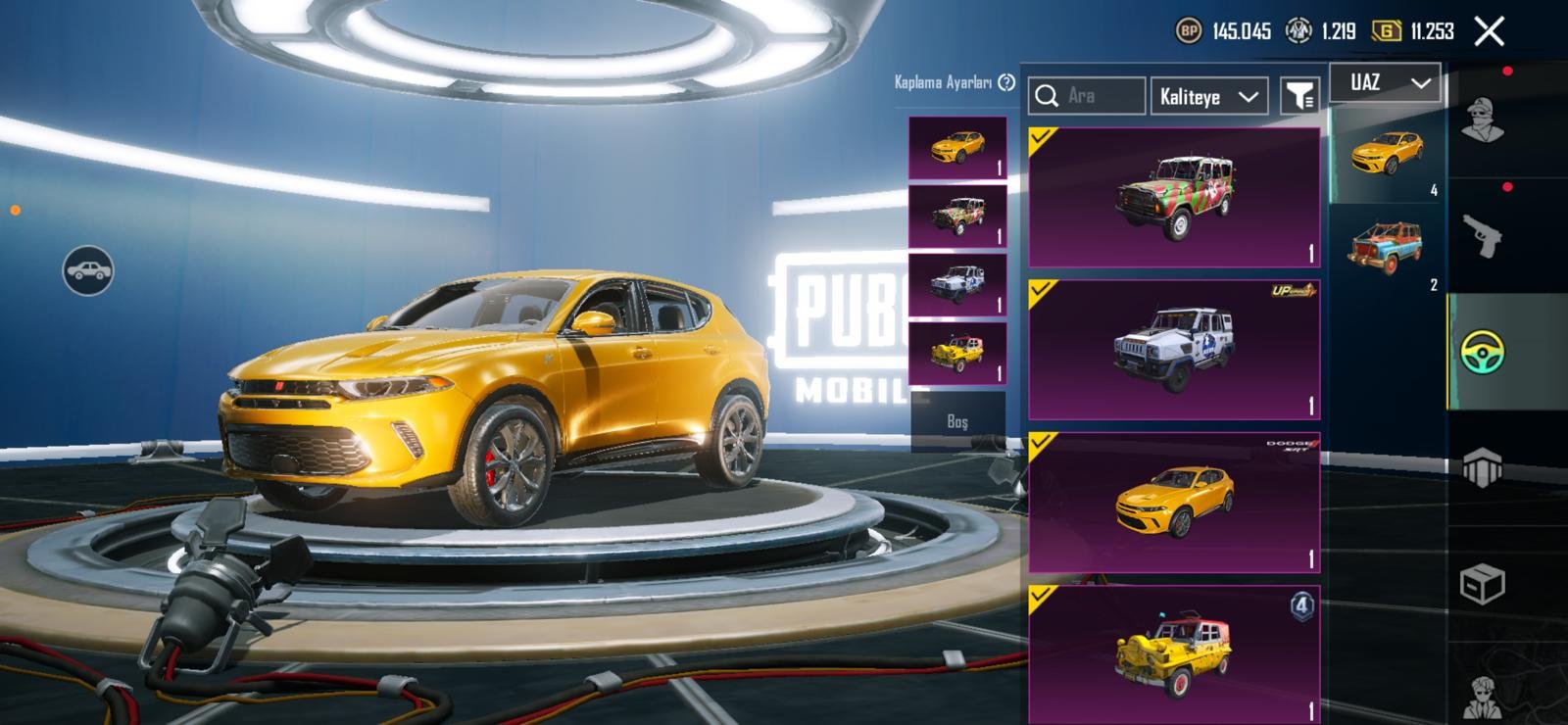Switch to the parachute backpack category tab
1568x725 pixels.
[x=1482, y=467]
